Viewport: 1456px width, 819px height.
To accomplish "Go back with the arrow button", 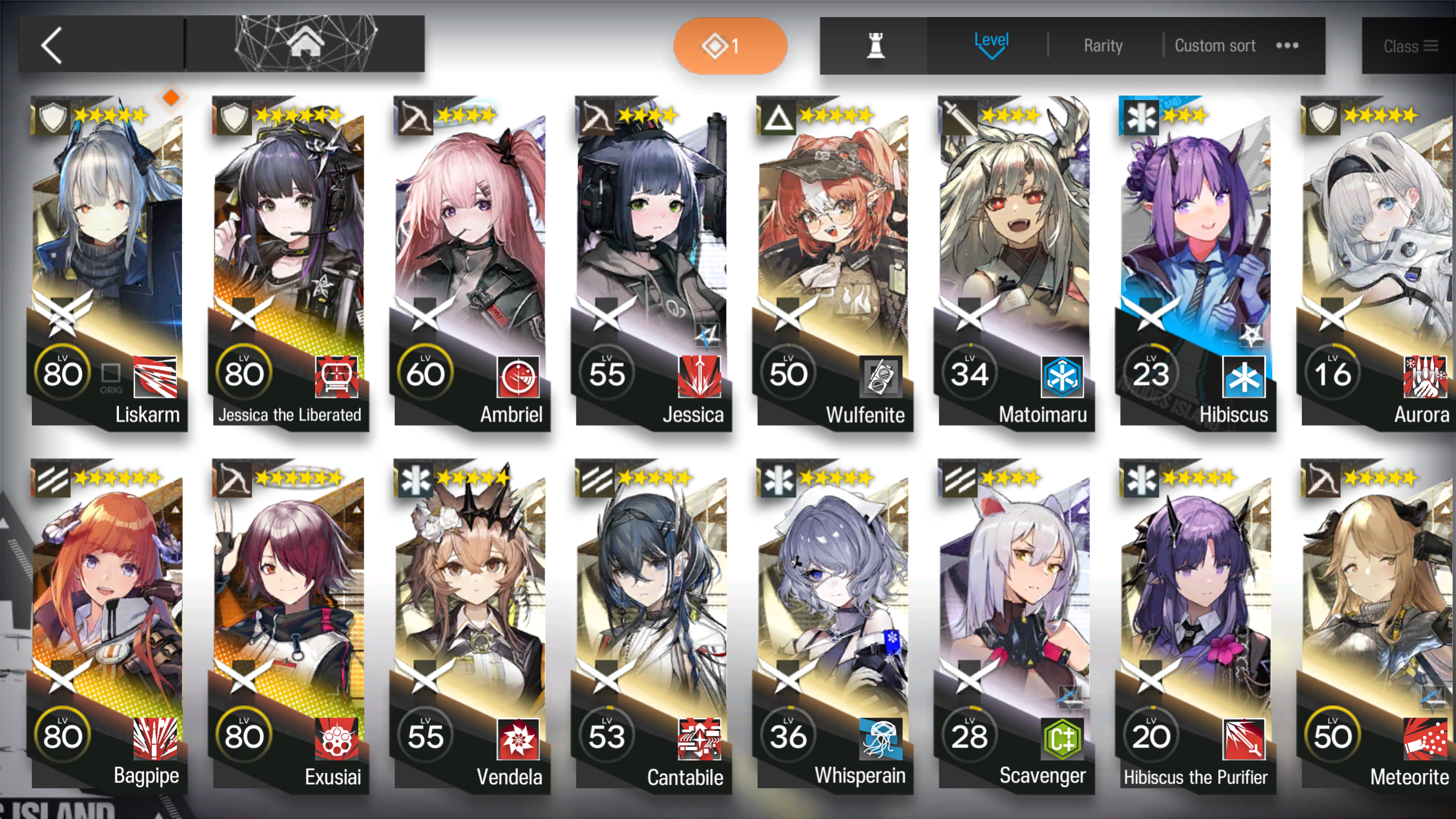I will pyautogui.click(x=52, y=46).
